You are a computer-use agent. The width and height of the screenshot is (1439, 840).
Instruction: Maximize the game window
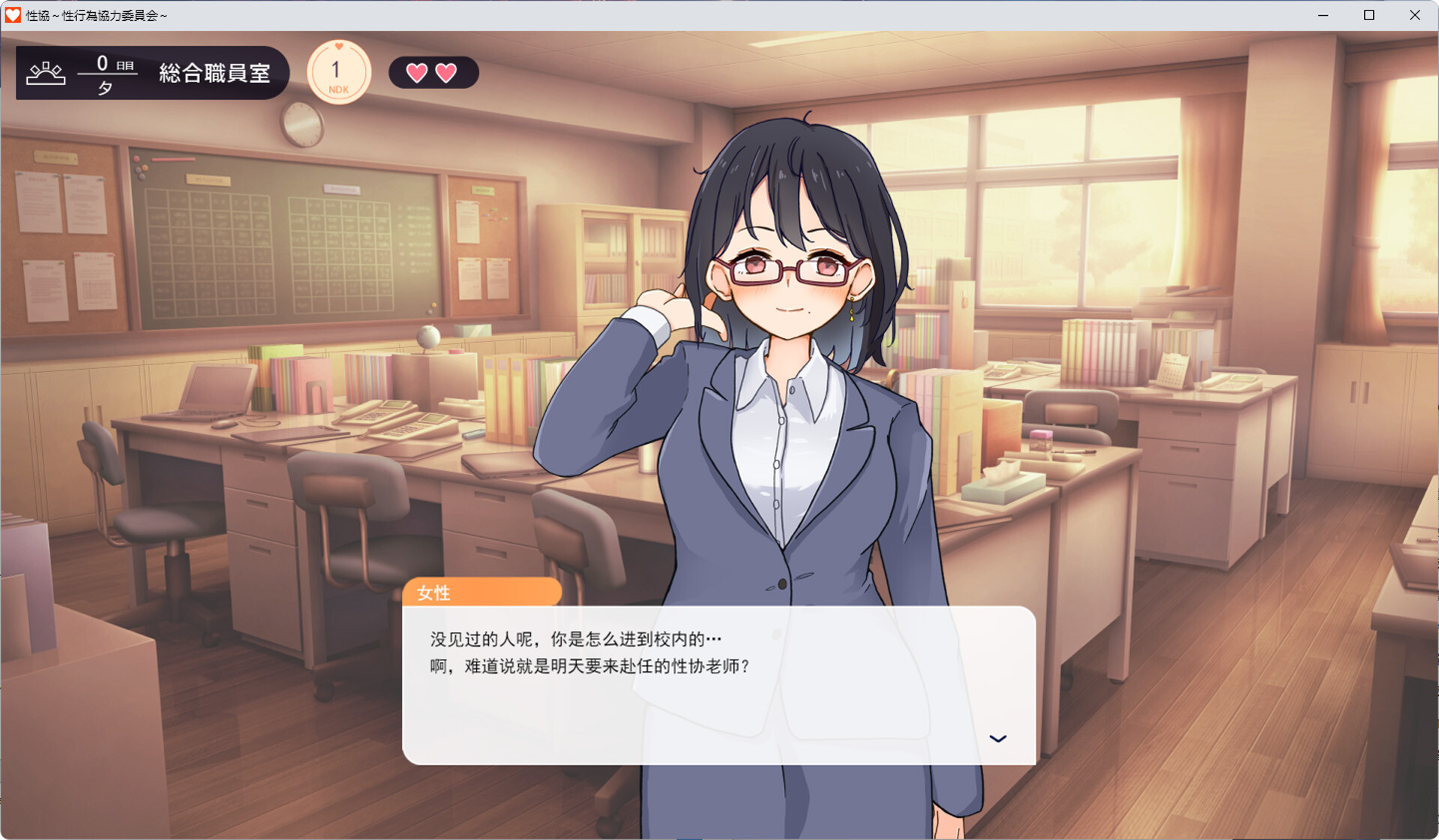(1369, 15)
